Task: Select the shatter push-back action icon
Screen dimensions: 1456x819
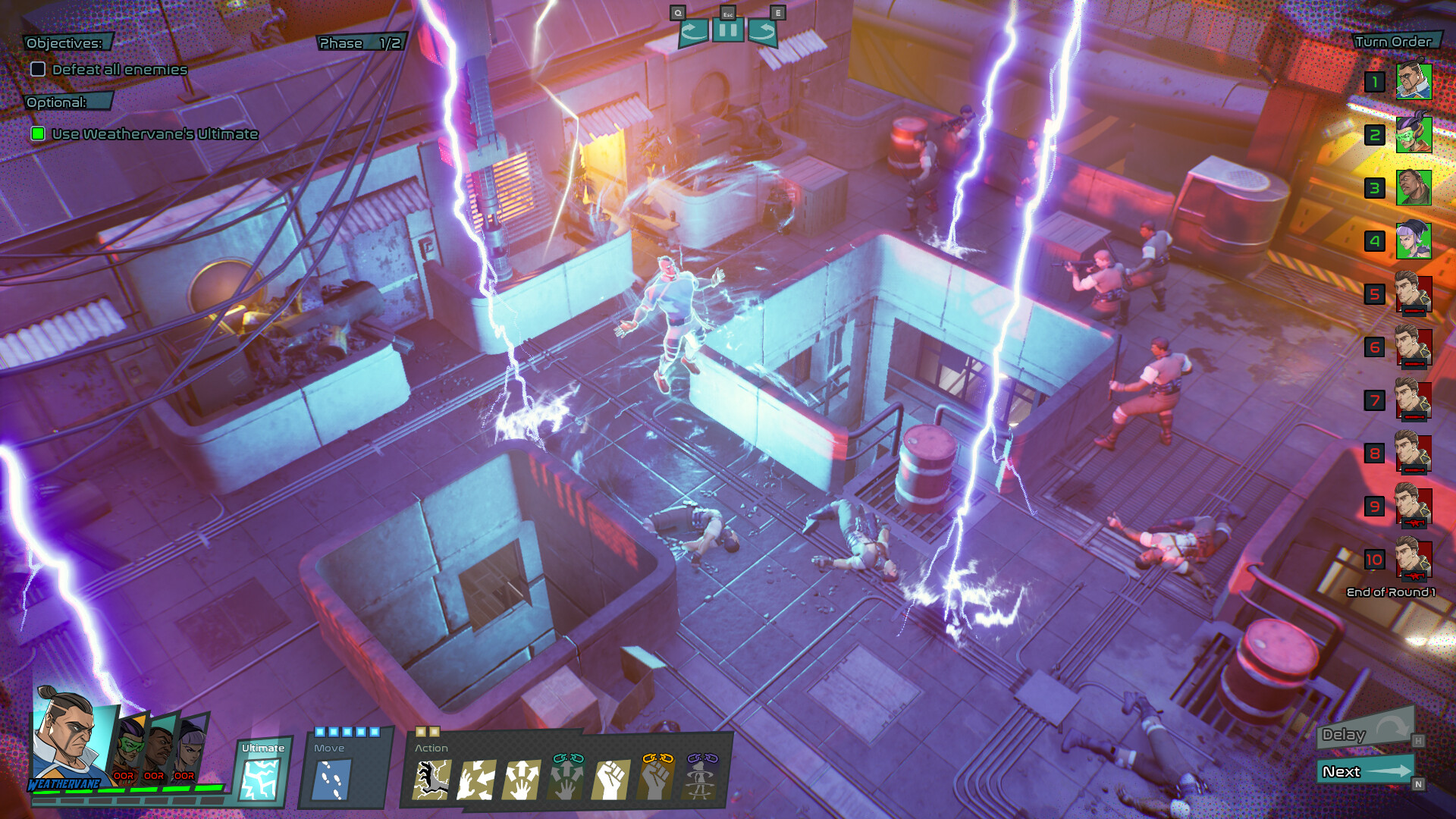Action: (477, 781)
